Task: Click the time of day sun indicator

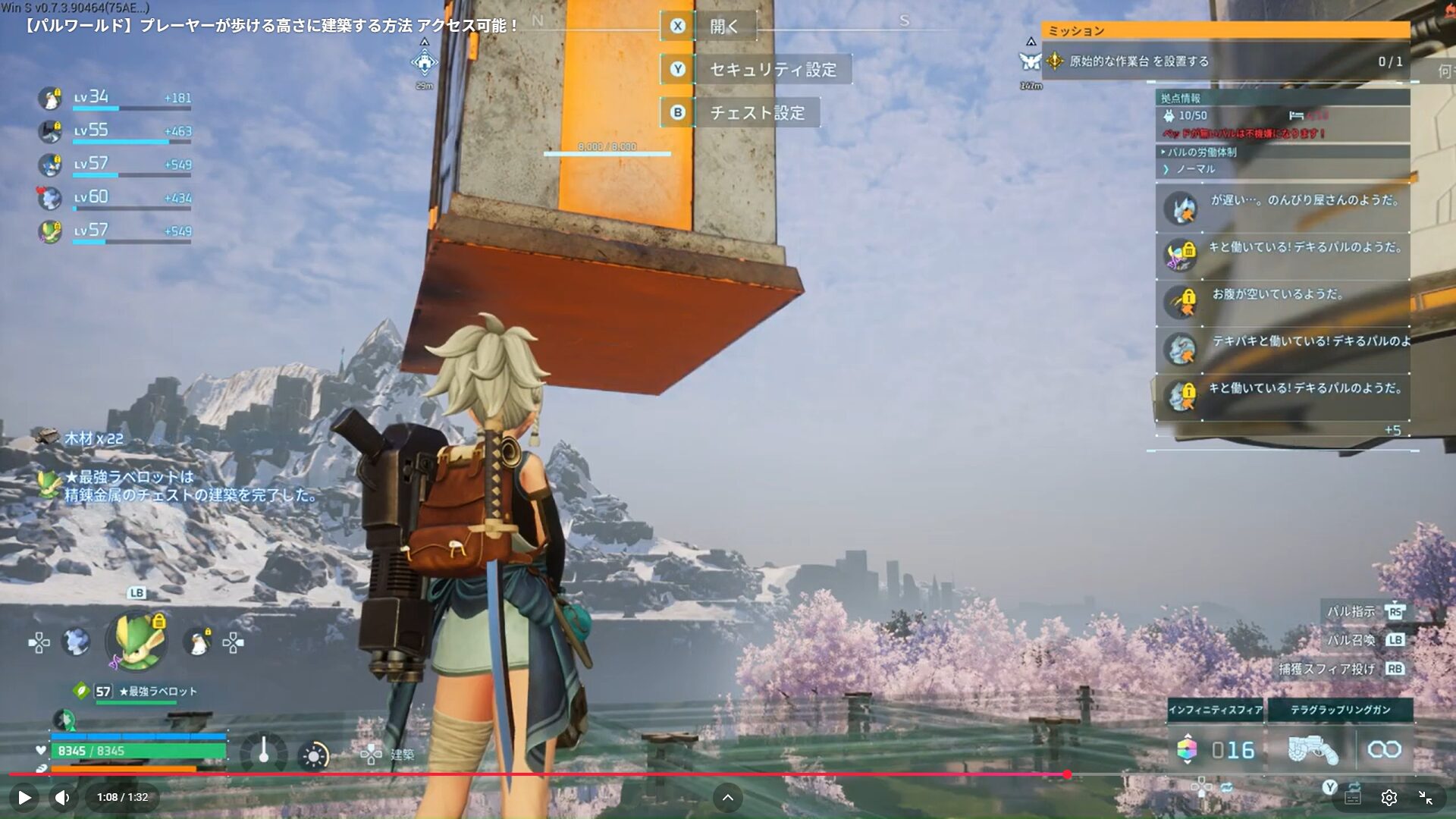Action: [314, 755]
